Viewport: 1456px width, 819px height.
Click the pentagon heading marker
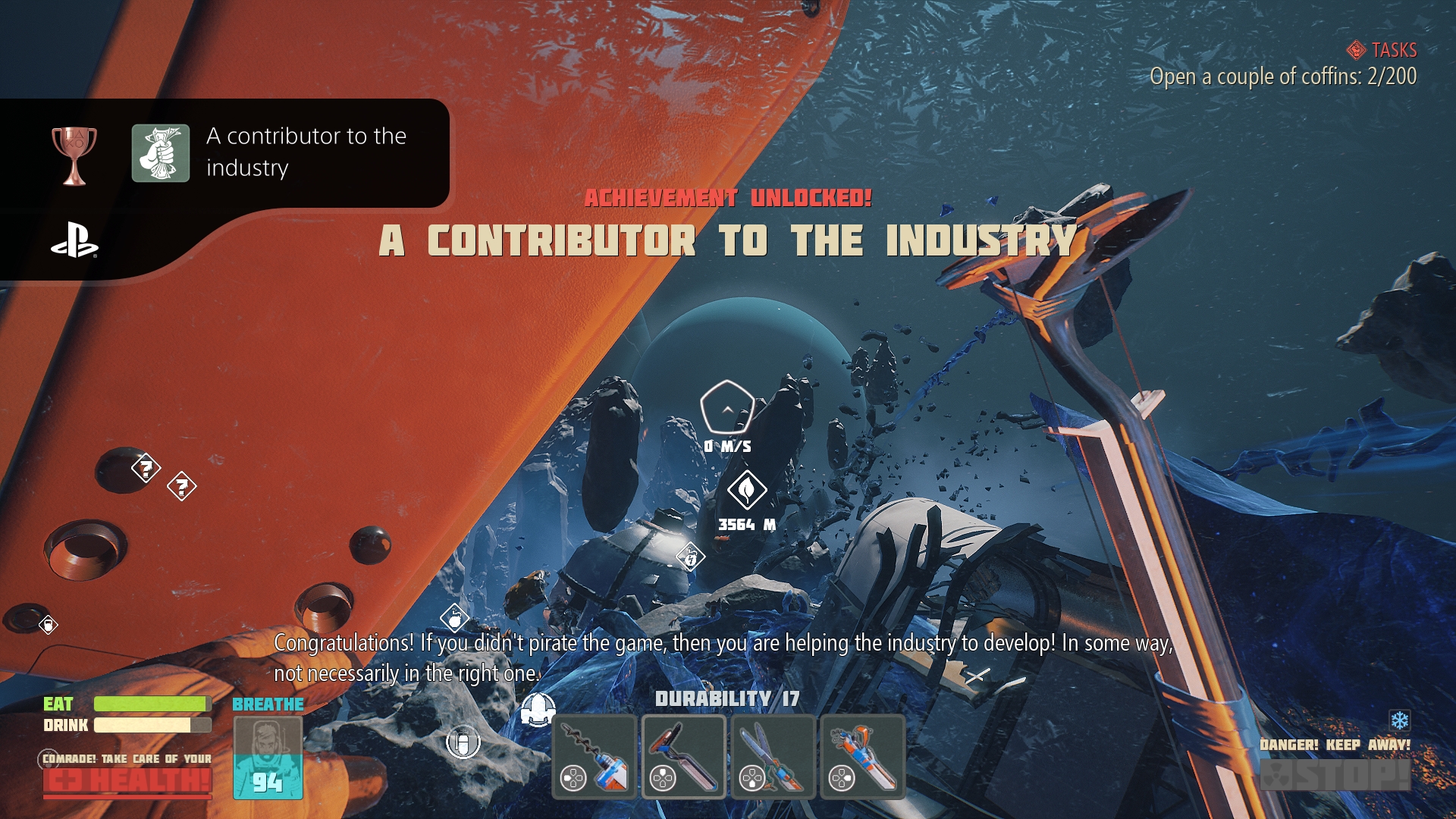pyautogui.click(x=726, y=407)
